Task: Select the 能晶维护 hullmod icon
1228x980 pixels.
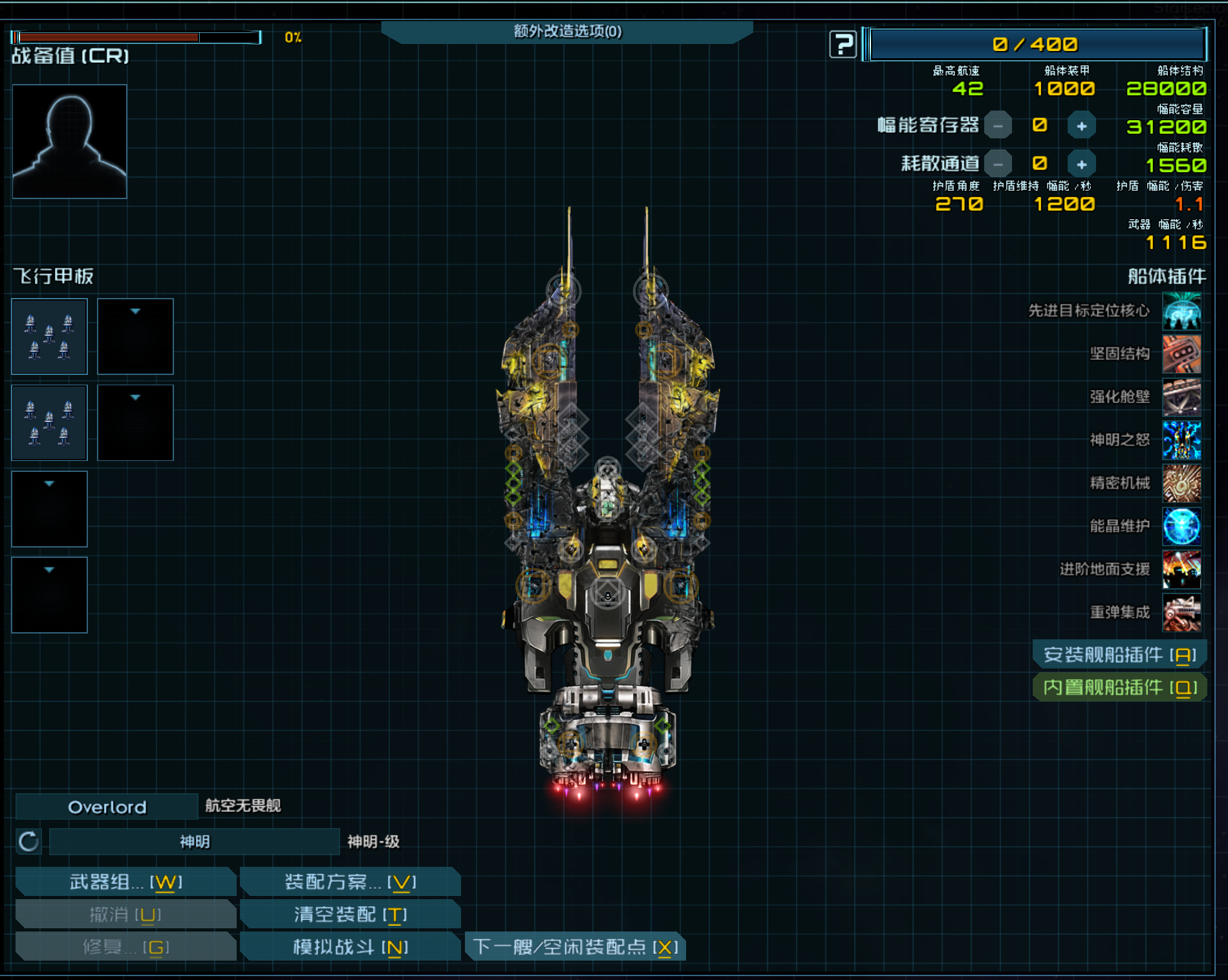Action: tap(1181, 526)
